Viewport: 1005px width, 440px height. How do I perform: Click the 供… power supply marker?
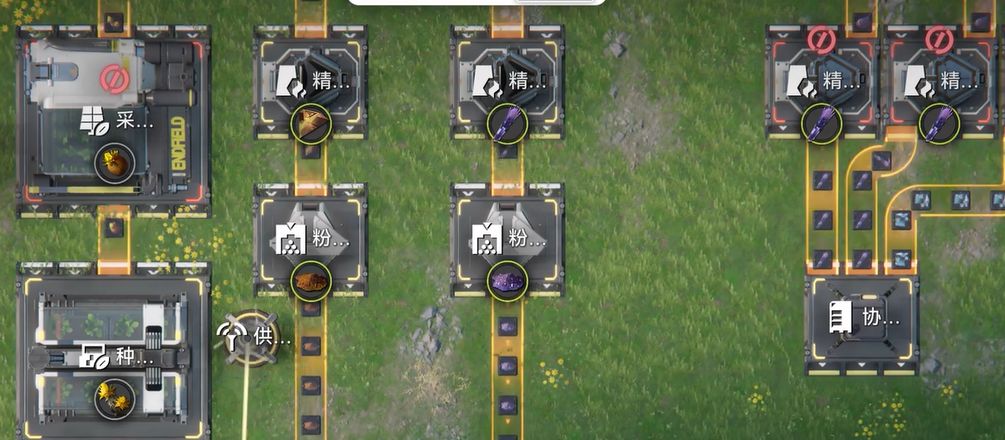(x=255, y=338)
